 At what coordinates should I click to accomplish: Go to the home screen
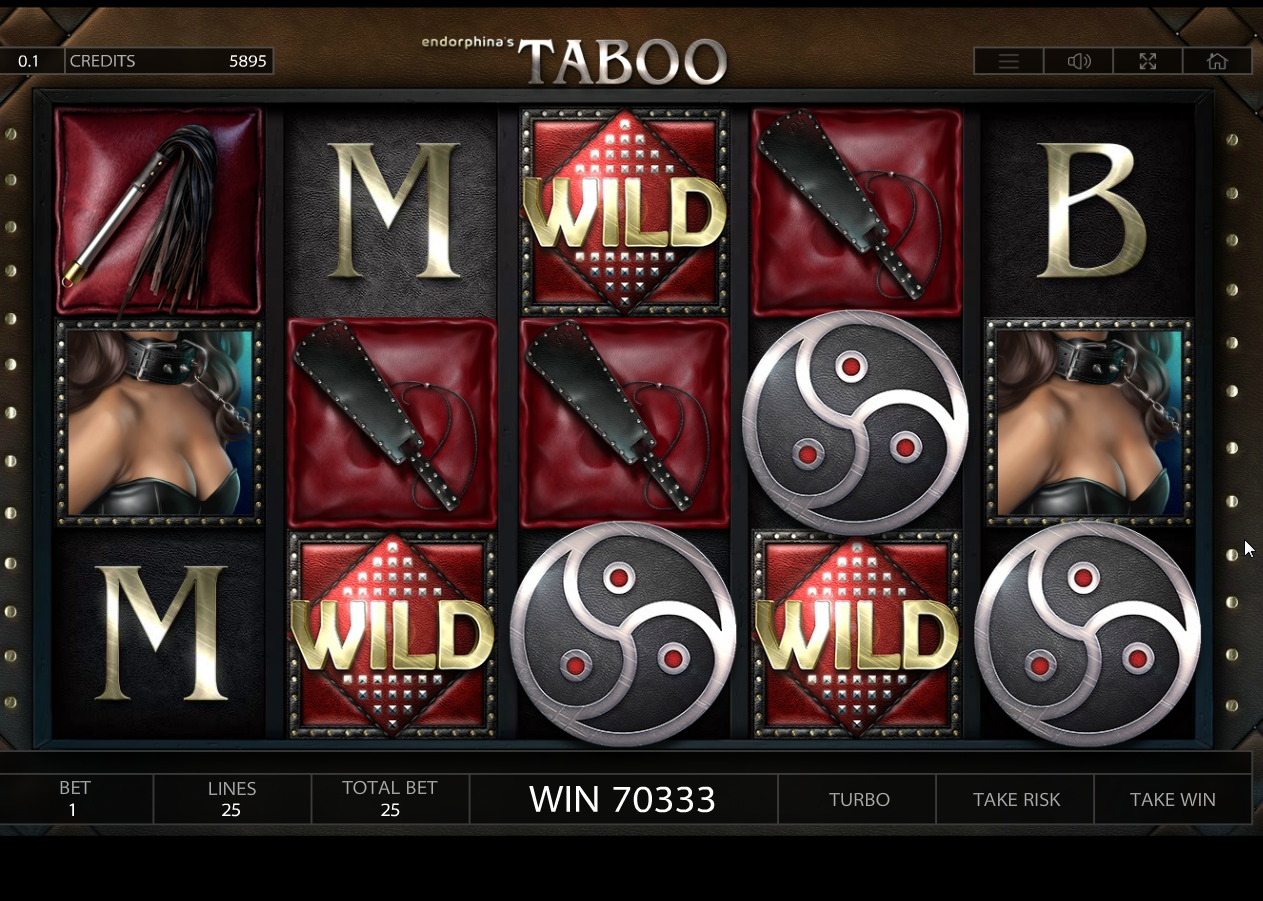[1217, 61]
